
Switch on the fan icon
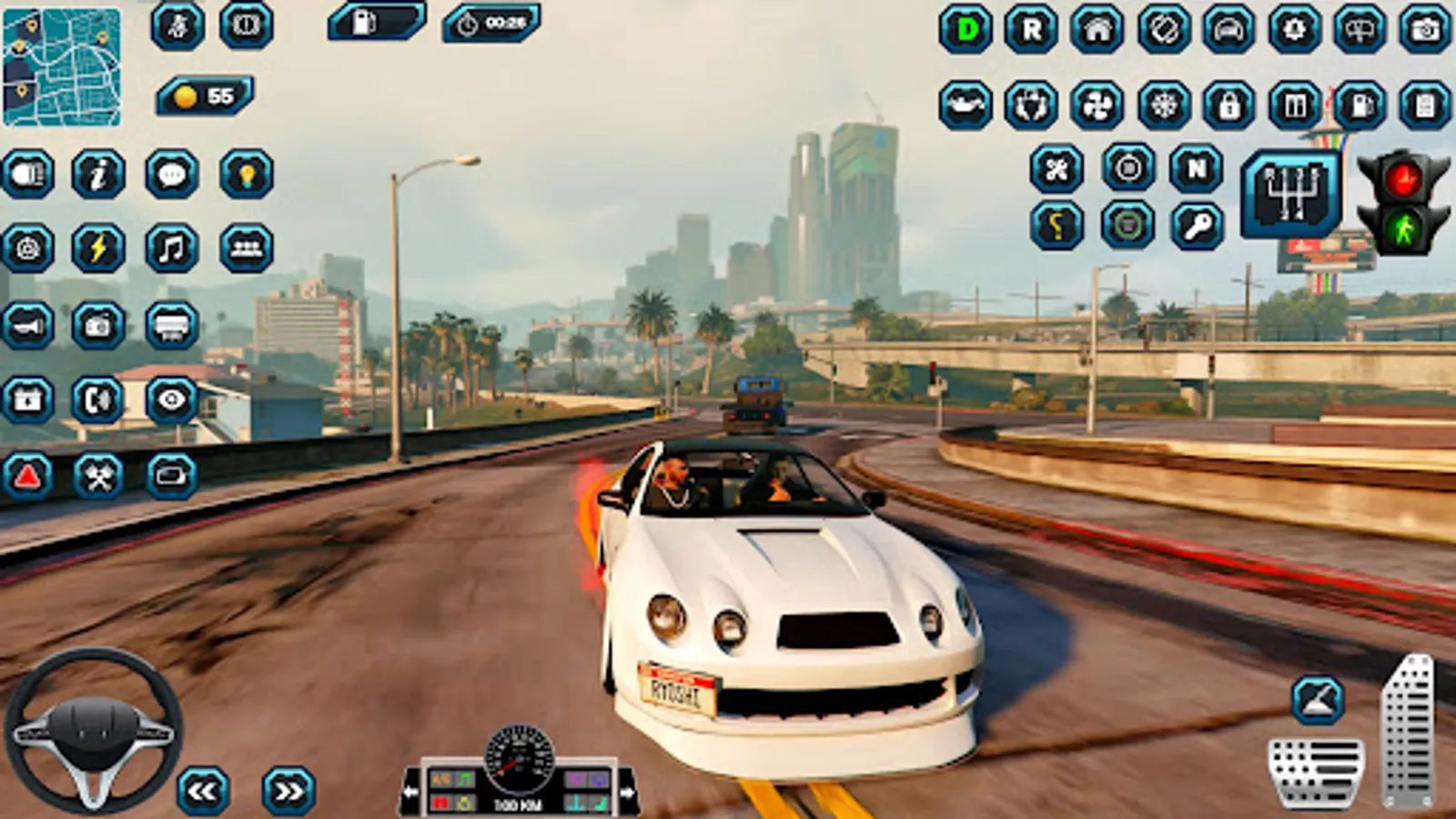point(1097,106)
